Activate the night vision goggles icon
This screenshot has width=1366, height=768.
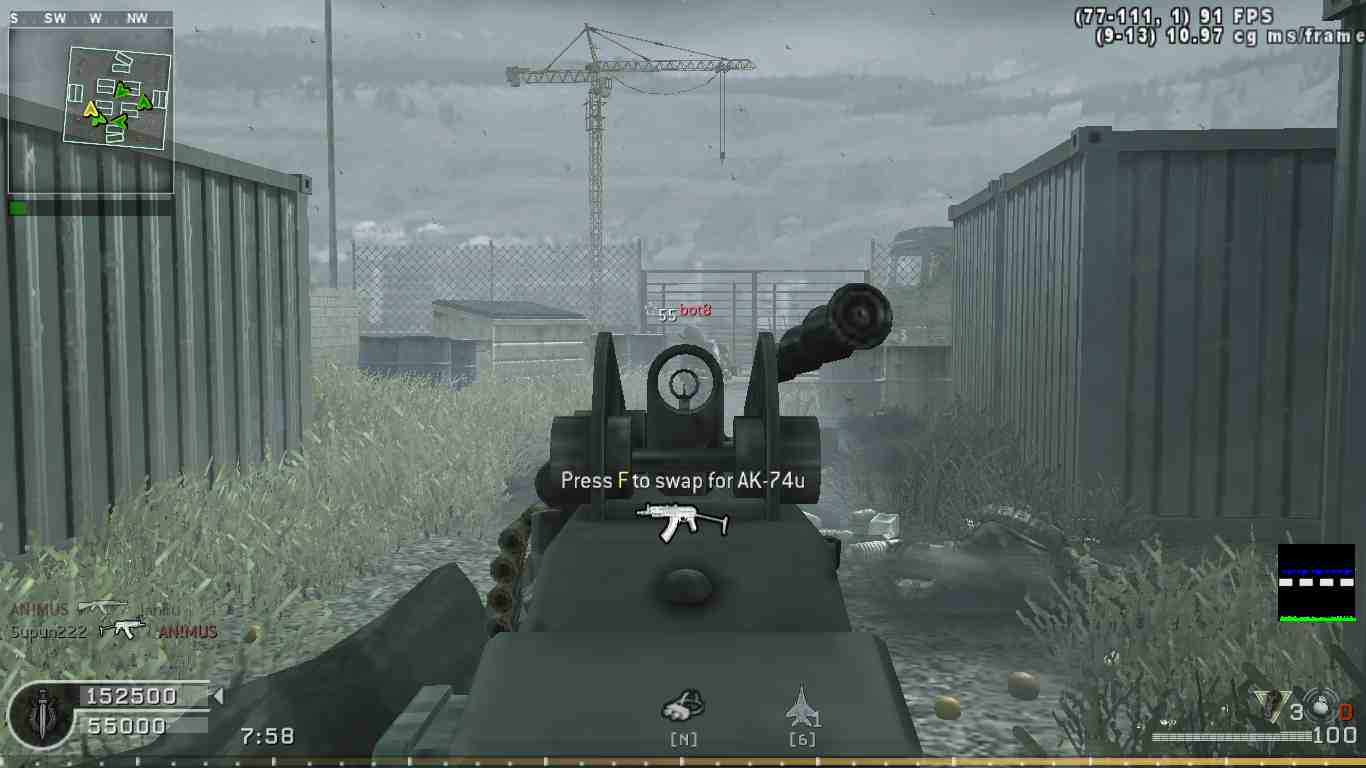683,706
